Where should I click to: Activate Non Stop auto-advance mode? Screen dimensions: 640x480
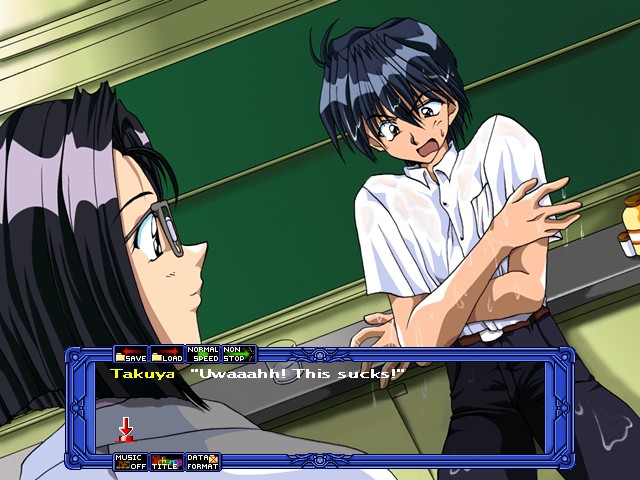click(238, 355)
